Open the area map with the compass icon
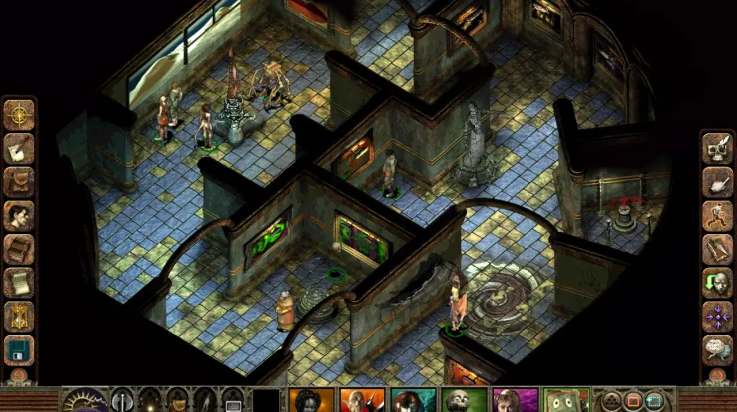Image resolution: width=737 pixels, height=412 pixels. [x=19, y=114]
